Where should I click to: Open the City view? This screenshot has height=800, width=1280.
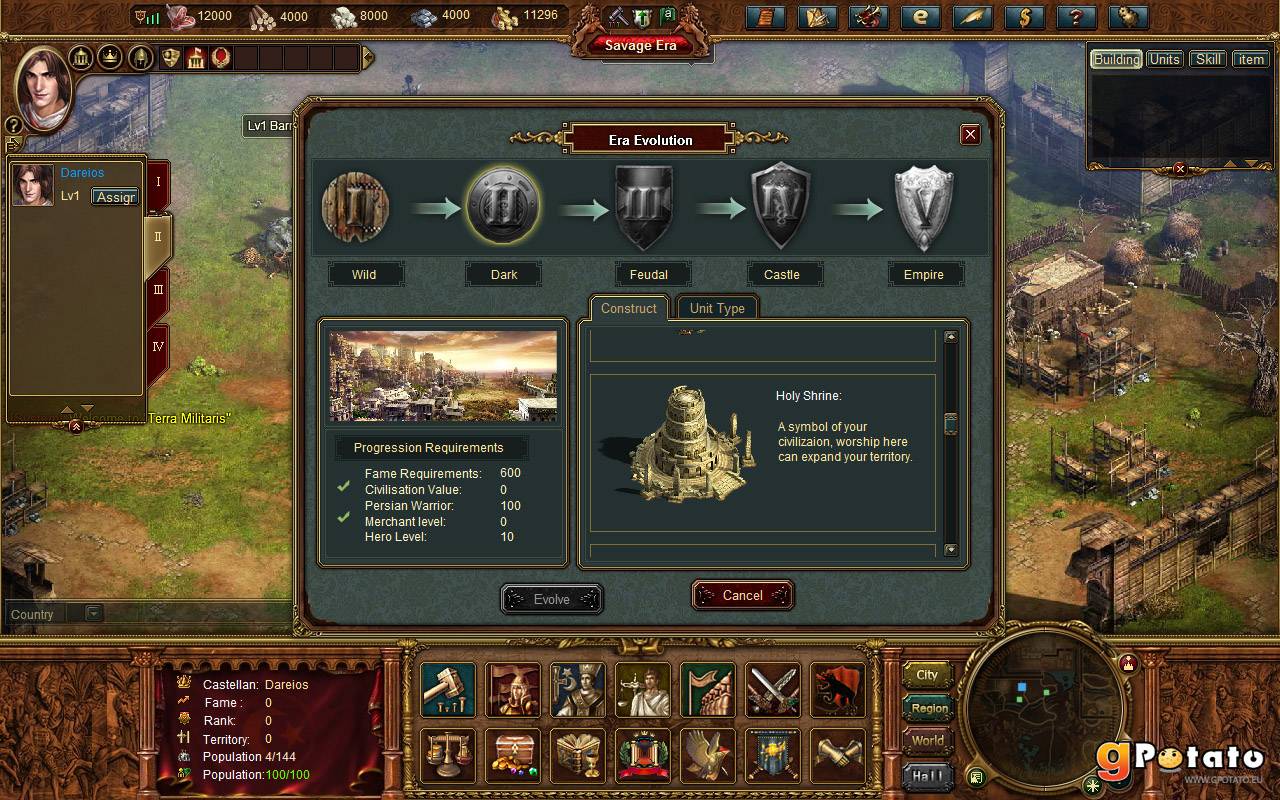pos(927,675)
